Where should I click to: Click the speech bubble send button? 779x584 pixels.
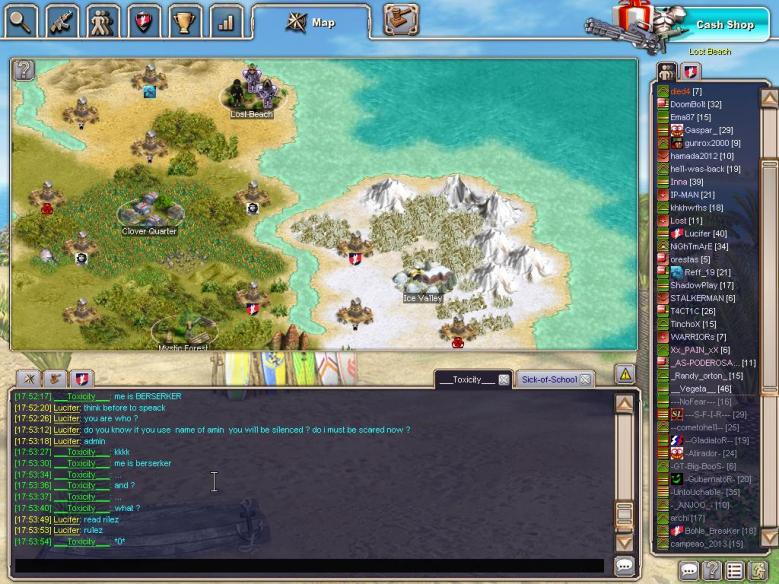click(625, 566)
